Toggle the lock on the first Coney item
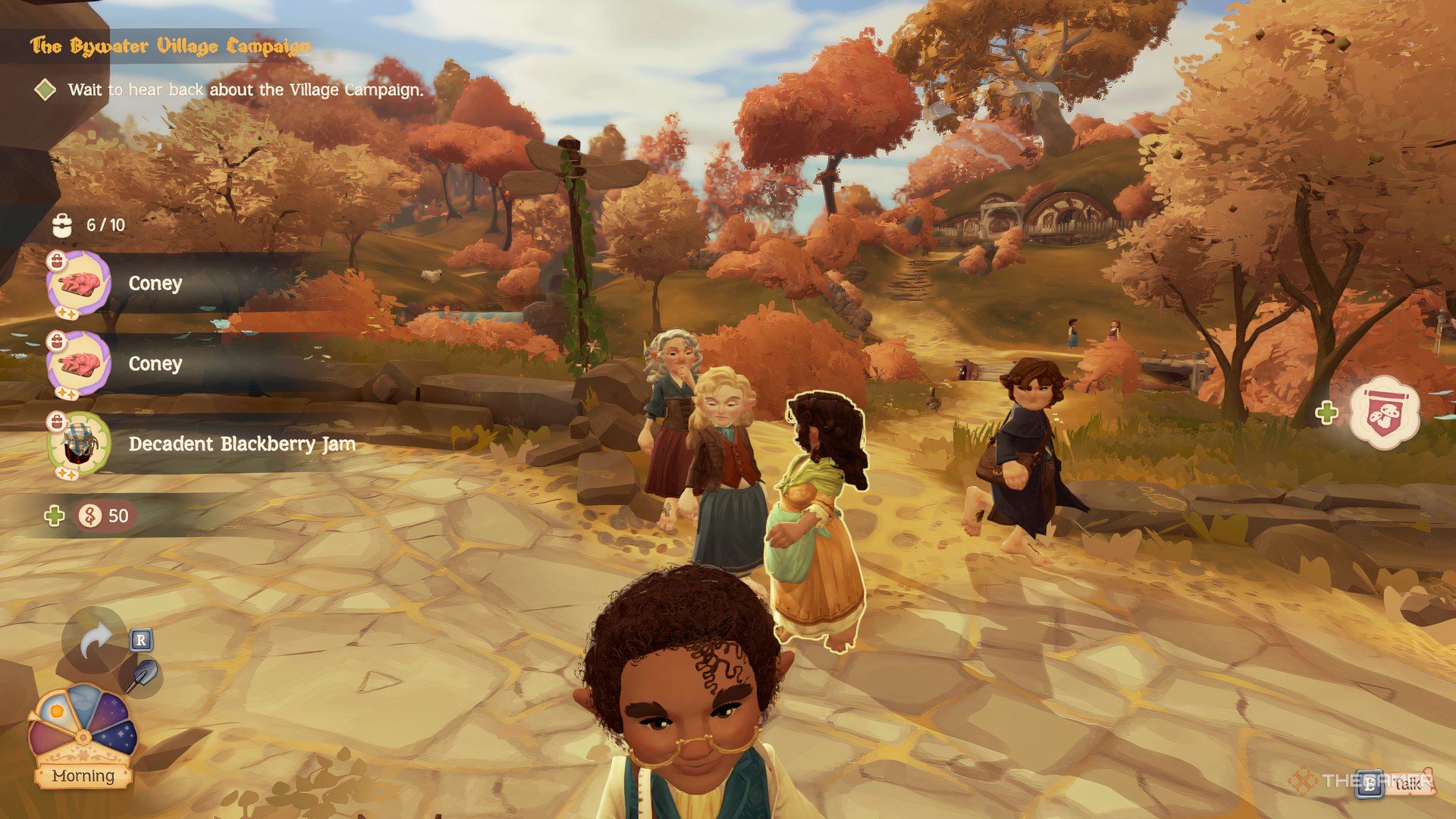 pos(58,261)
